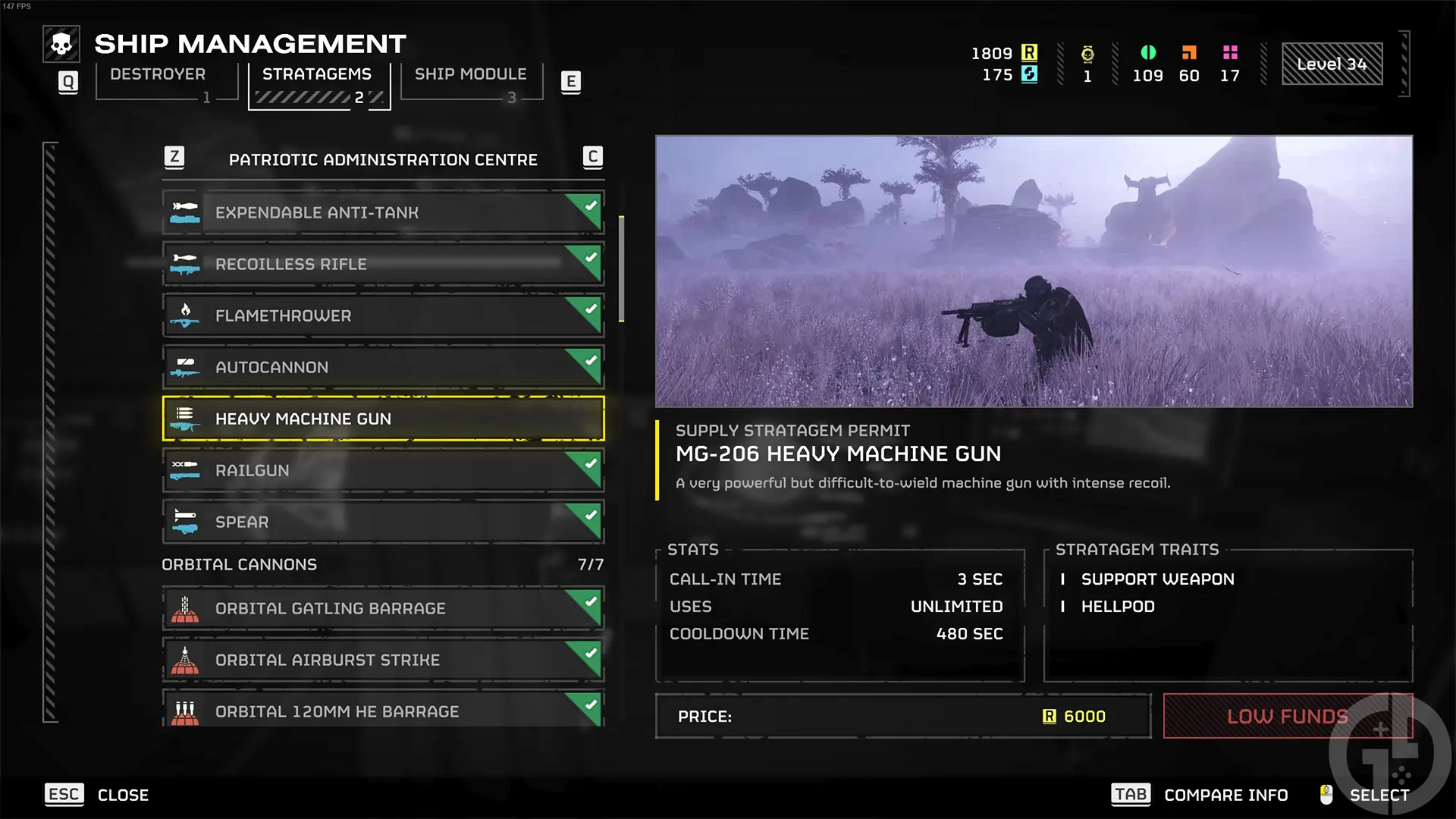Cycle categories forward with the C key prompt
The height and width of the screenshot is (819, 1456).
pos(592,158)
